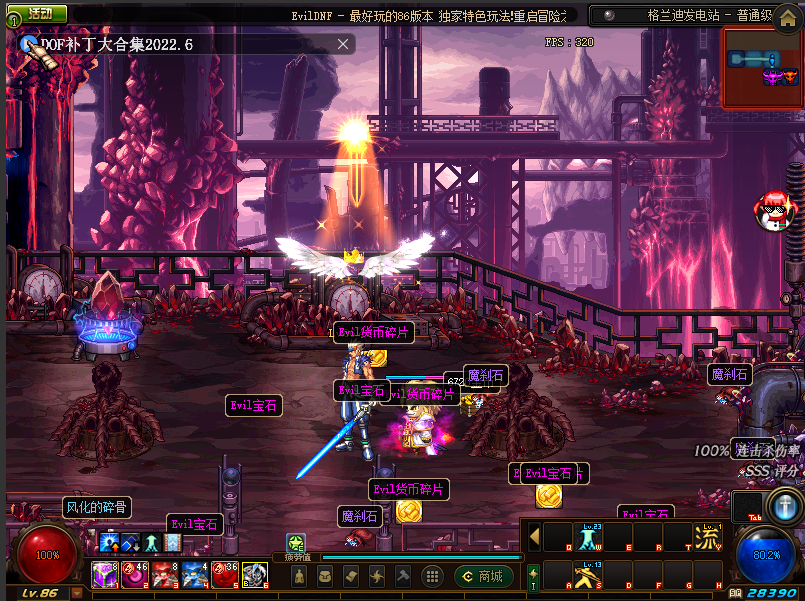The height and width of the screenshot is (601, 805).
Task: Open the 商城 shop
Action: point(483,576)
